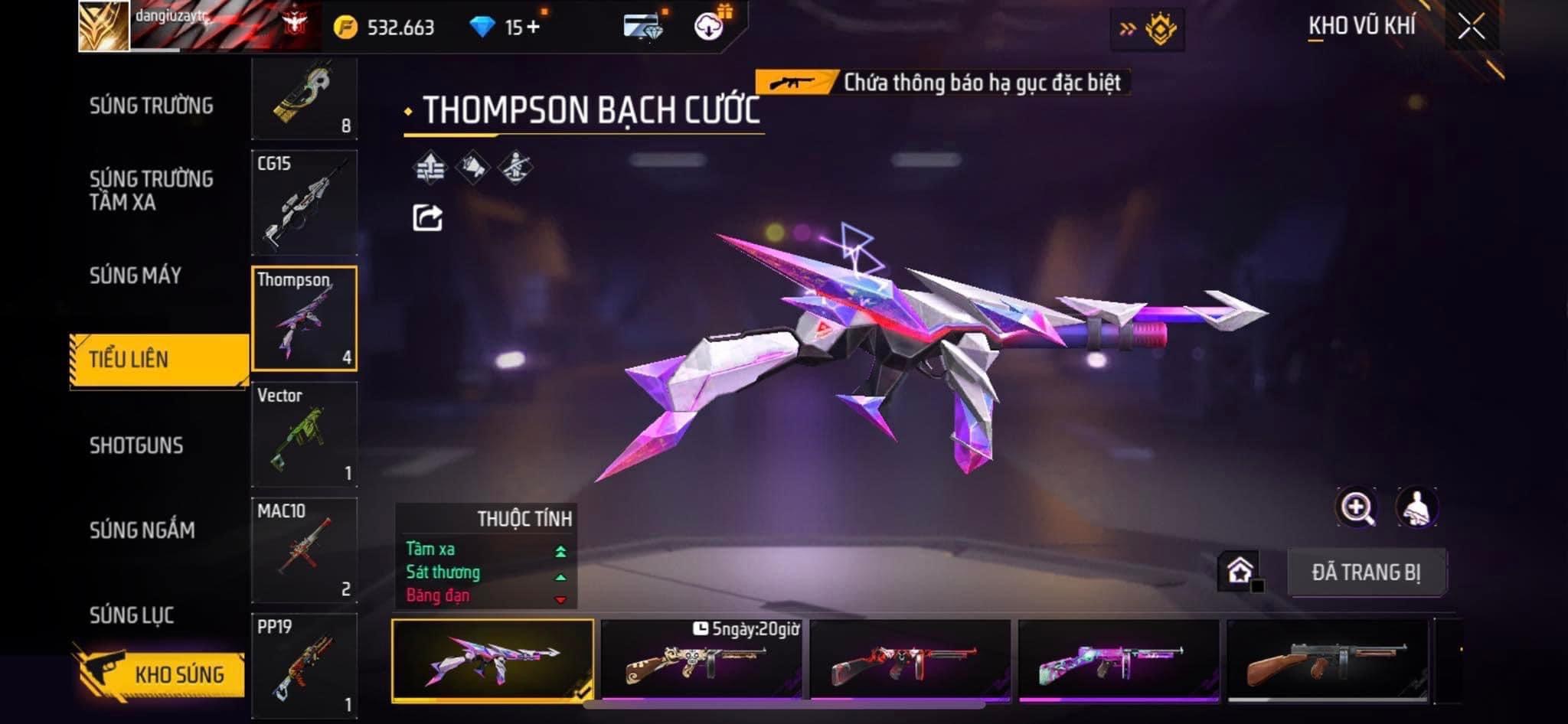Add more diamonds with plus button
The image size is (1568, 724).
(x=533, y=28)
